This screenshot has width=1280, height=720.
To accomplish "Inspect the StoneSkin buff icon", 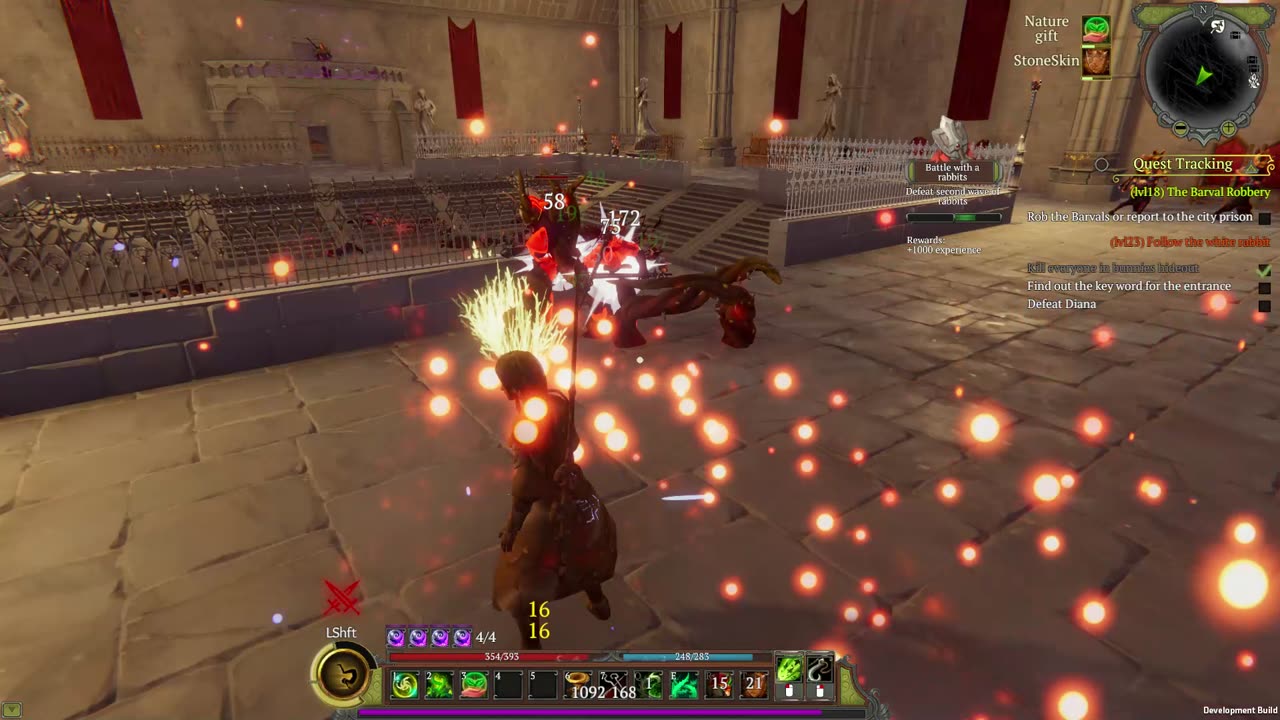I will [x=1096, y=62].
